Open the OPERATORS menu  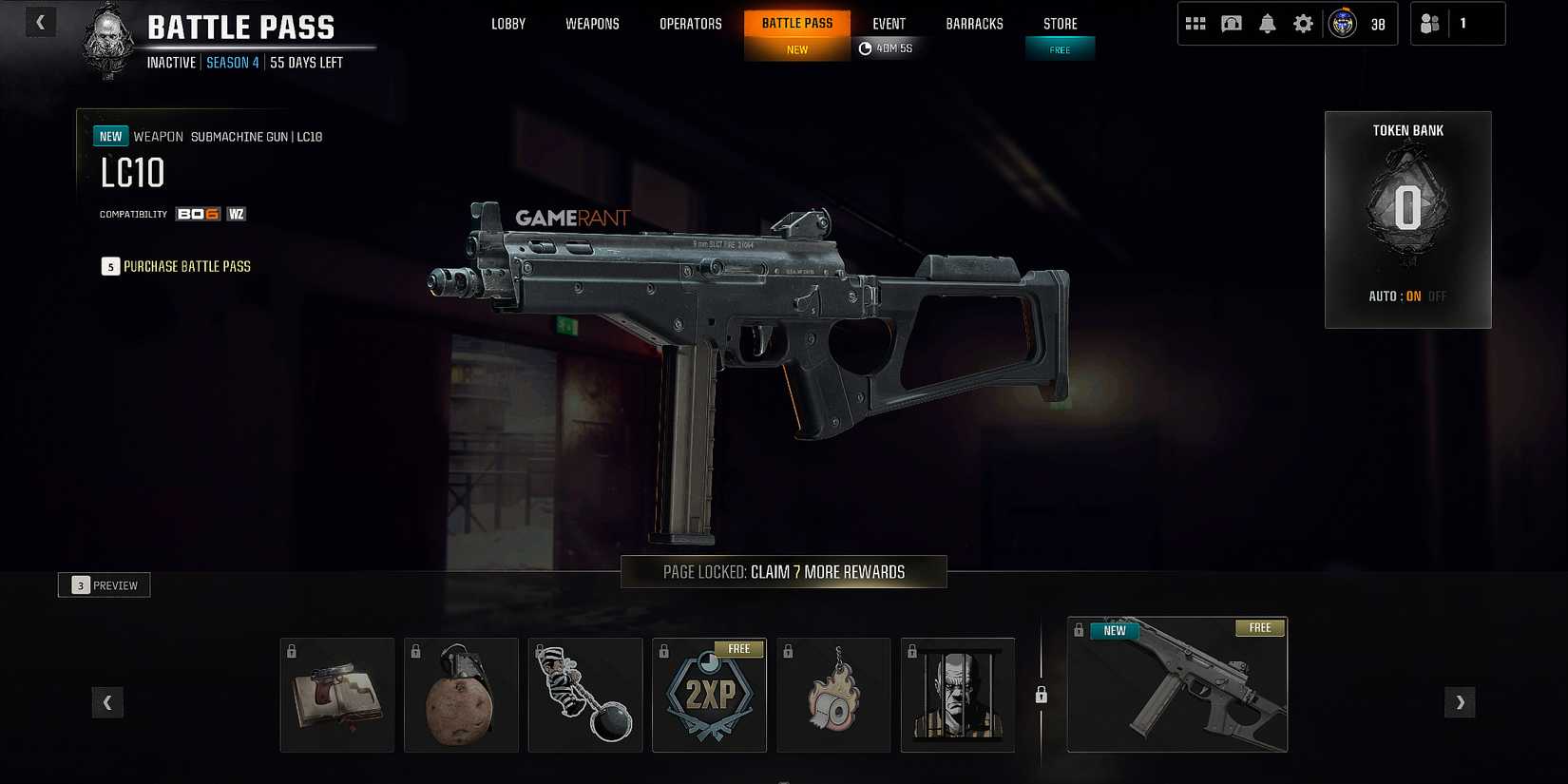(x=691, y=24)
